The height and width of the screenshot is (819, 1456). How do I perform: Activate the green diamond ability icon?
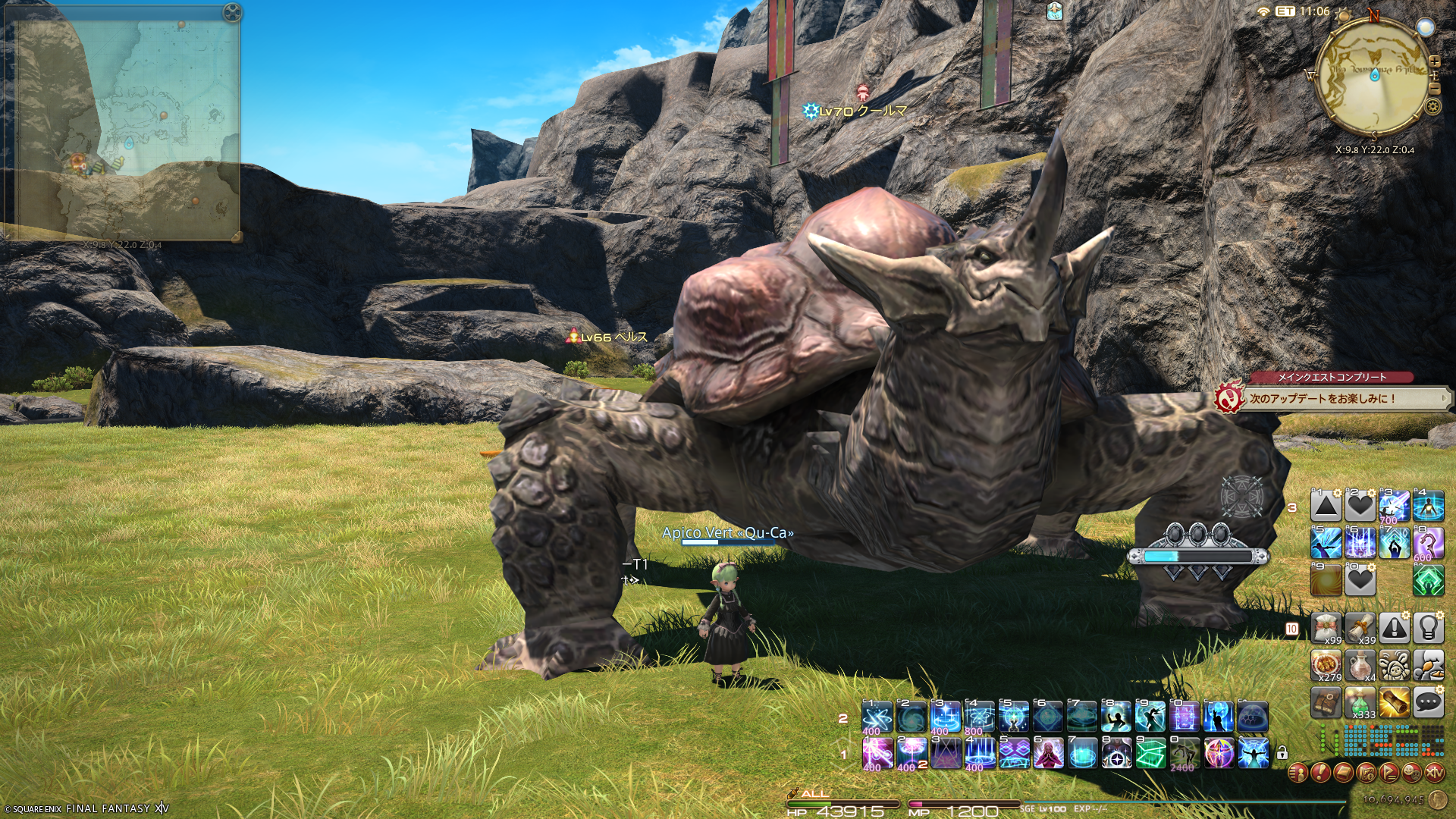(x=1428, y=581)
